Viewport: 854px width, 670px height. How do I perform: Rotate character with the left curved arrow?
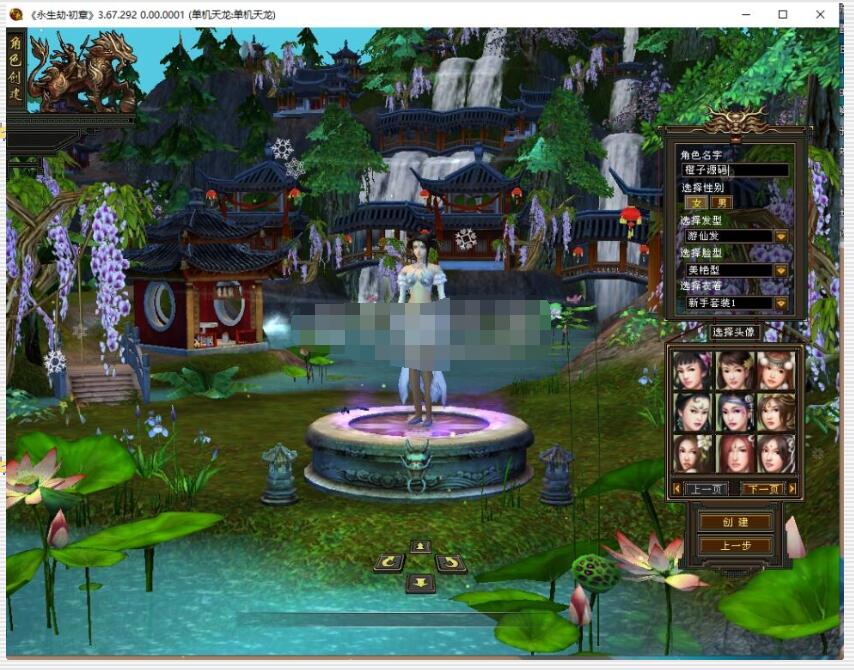(x=388, y=563)
